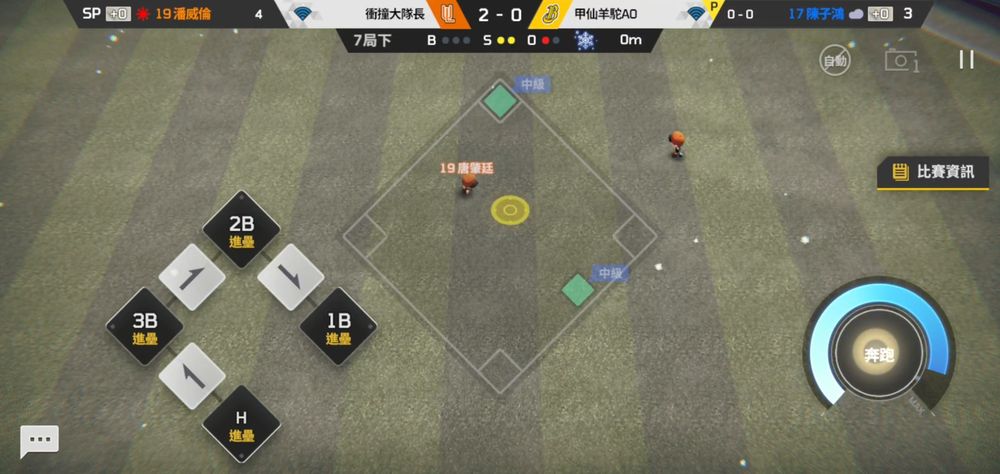Click the camera view icon

pos(900,60)
